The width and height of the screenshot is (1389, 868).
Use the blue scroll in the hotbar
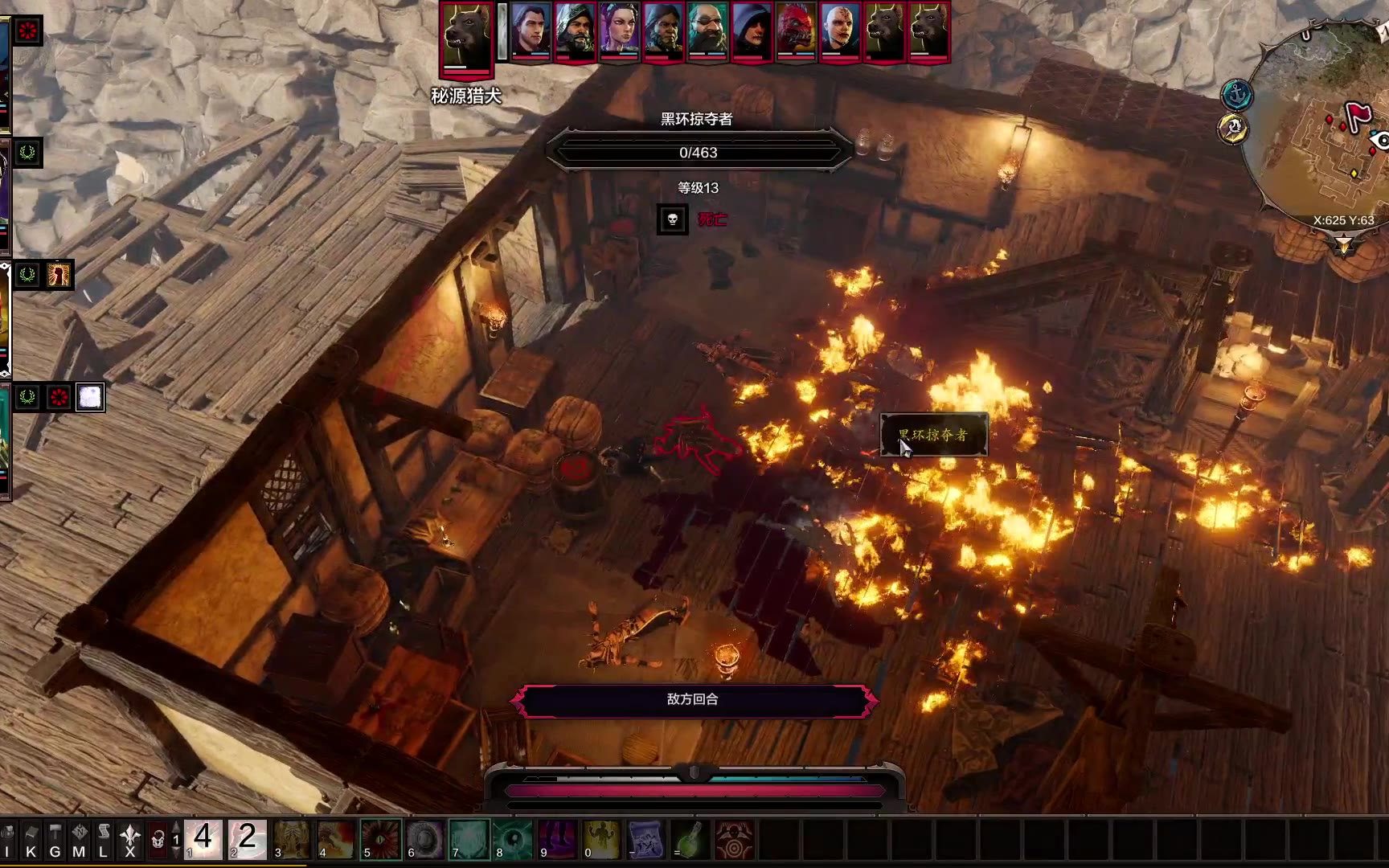click(645, 840)
